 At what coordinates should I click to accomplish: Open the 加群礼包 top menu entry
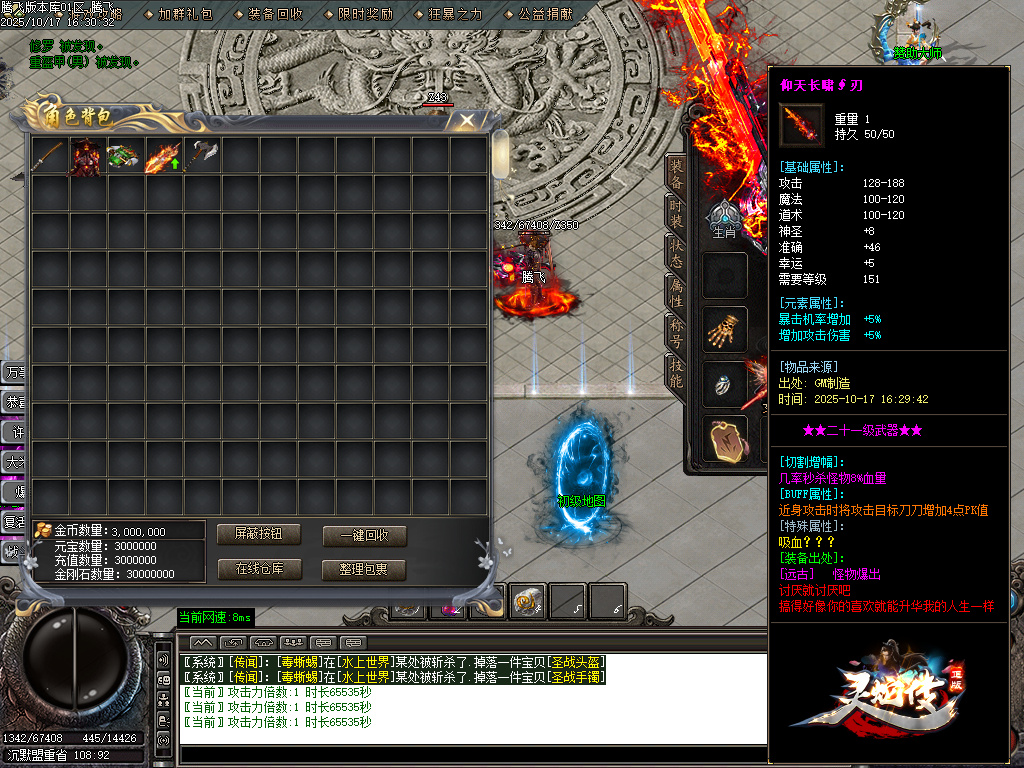click(x=185, y=14)
